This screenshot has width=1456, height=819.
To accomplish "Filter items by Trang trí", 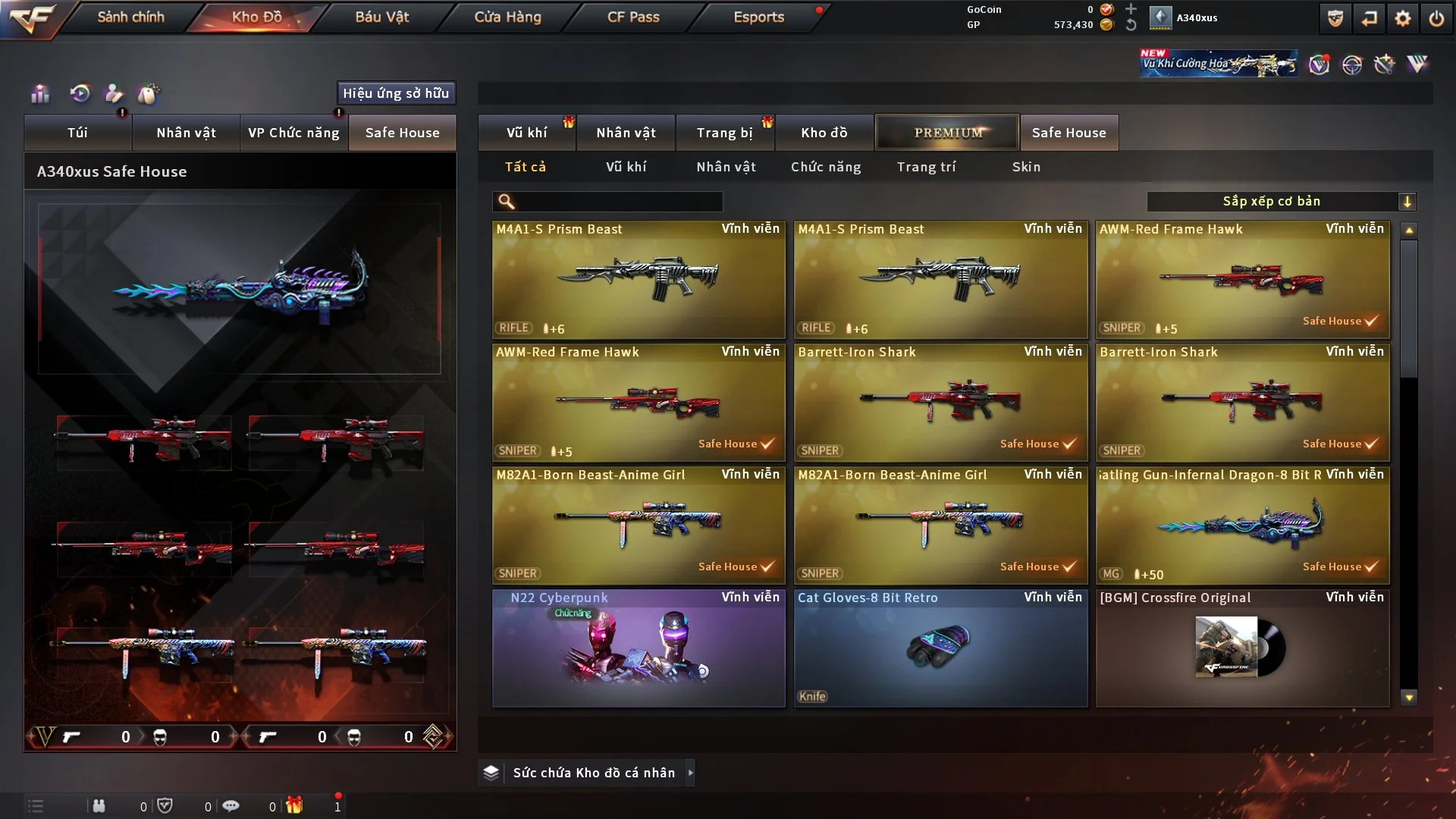I will pyautogui.click(x=926, y=167).
